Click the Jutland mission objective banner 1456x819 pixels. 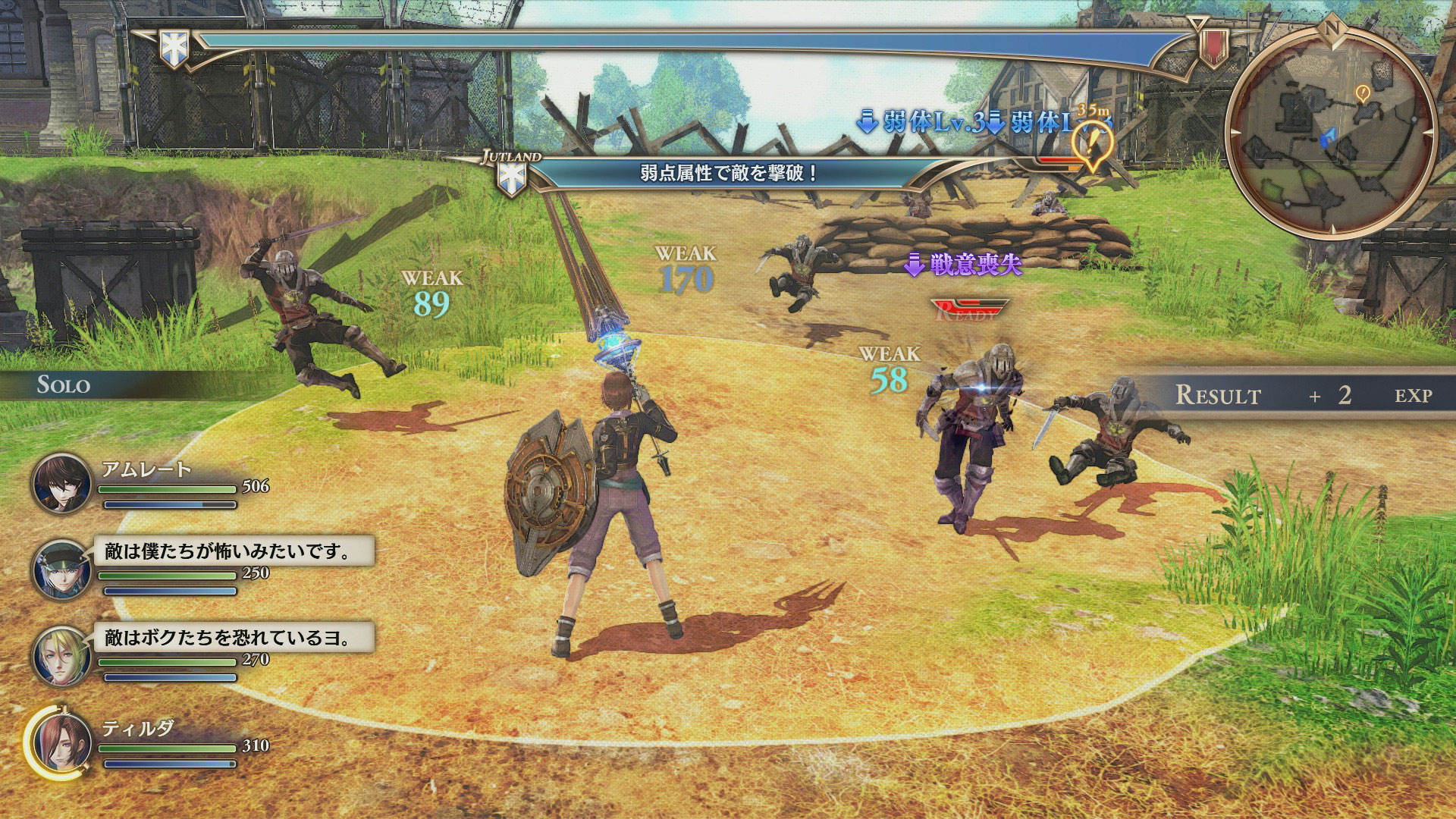pyautogui.click(x=728, y=173)
